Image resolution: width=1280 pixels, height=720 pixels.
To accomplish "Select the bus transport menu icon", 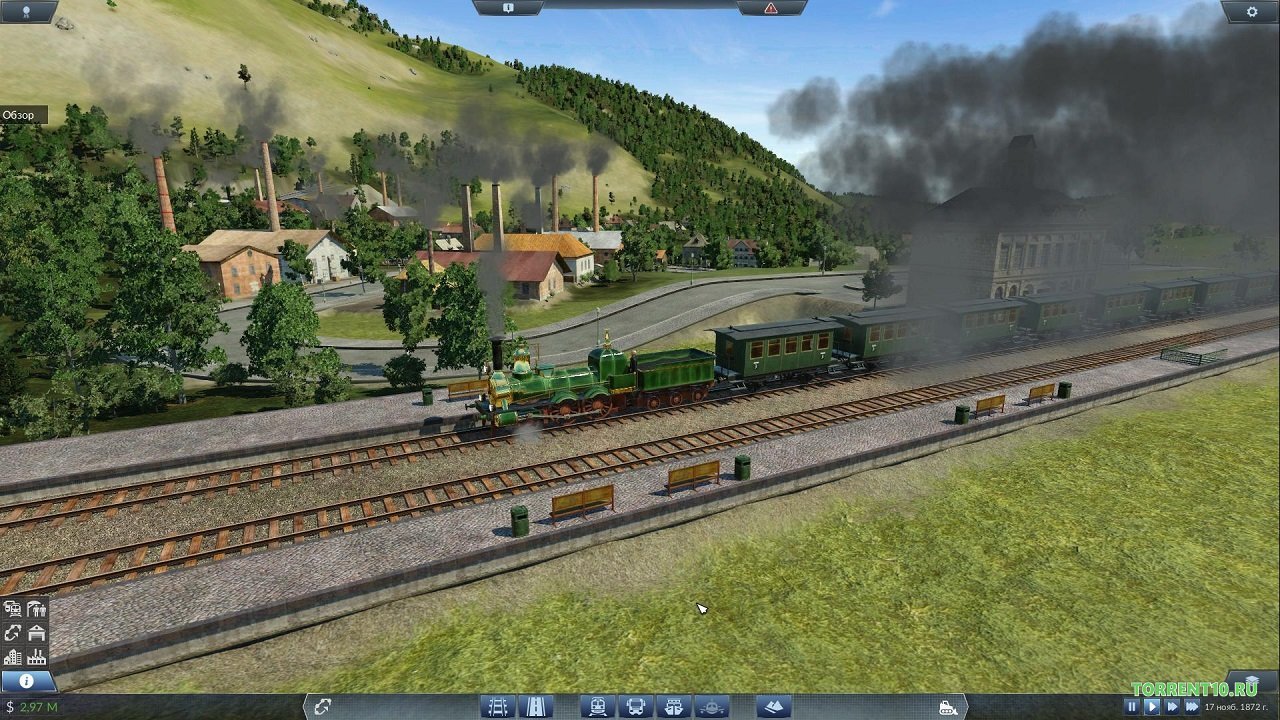I will [634, 706].
